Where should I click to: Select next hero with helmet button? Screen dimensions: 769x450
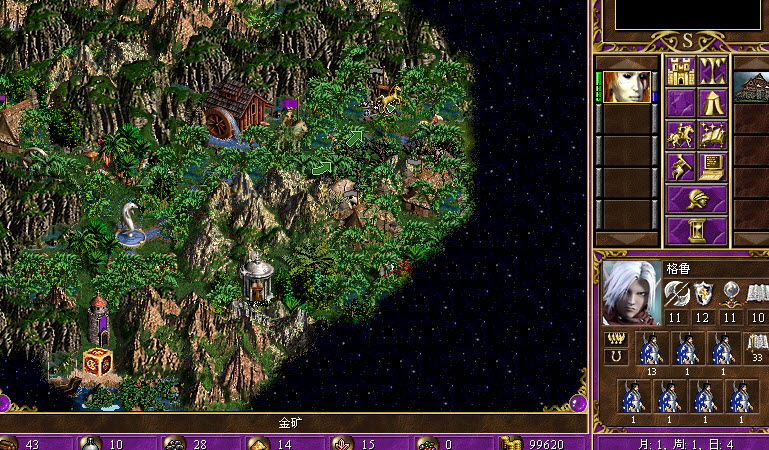pyautogui.click(x=697, y=199)
